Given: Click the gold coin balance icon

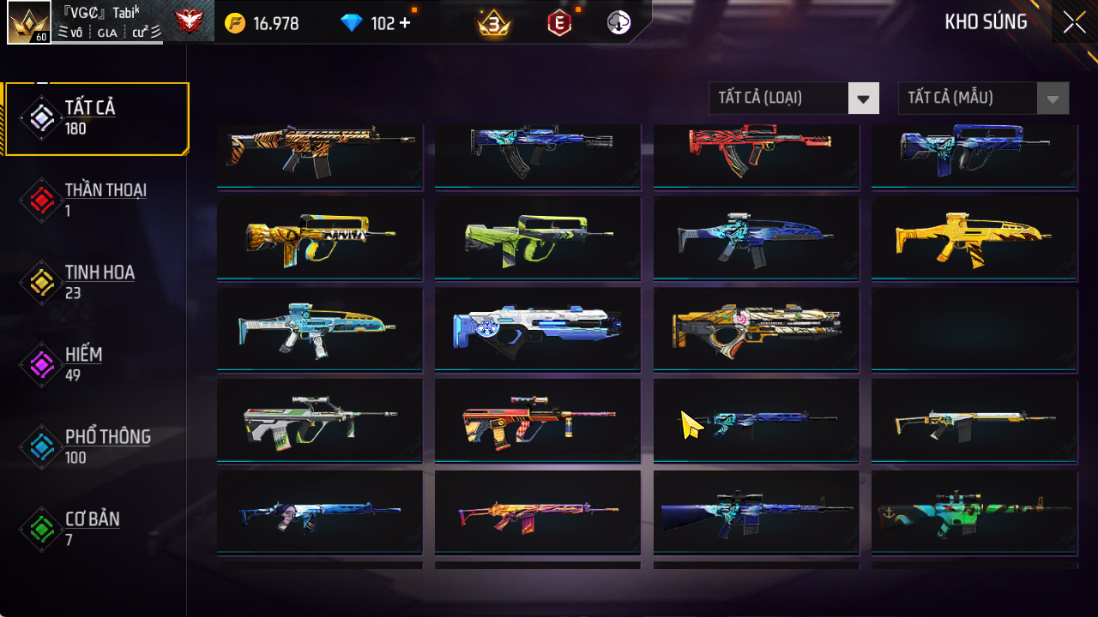Looking at the screenshot, I should [235, 23].
